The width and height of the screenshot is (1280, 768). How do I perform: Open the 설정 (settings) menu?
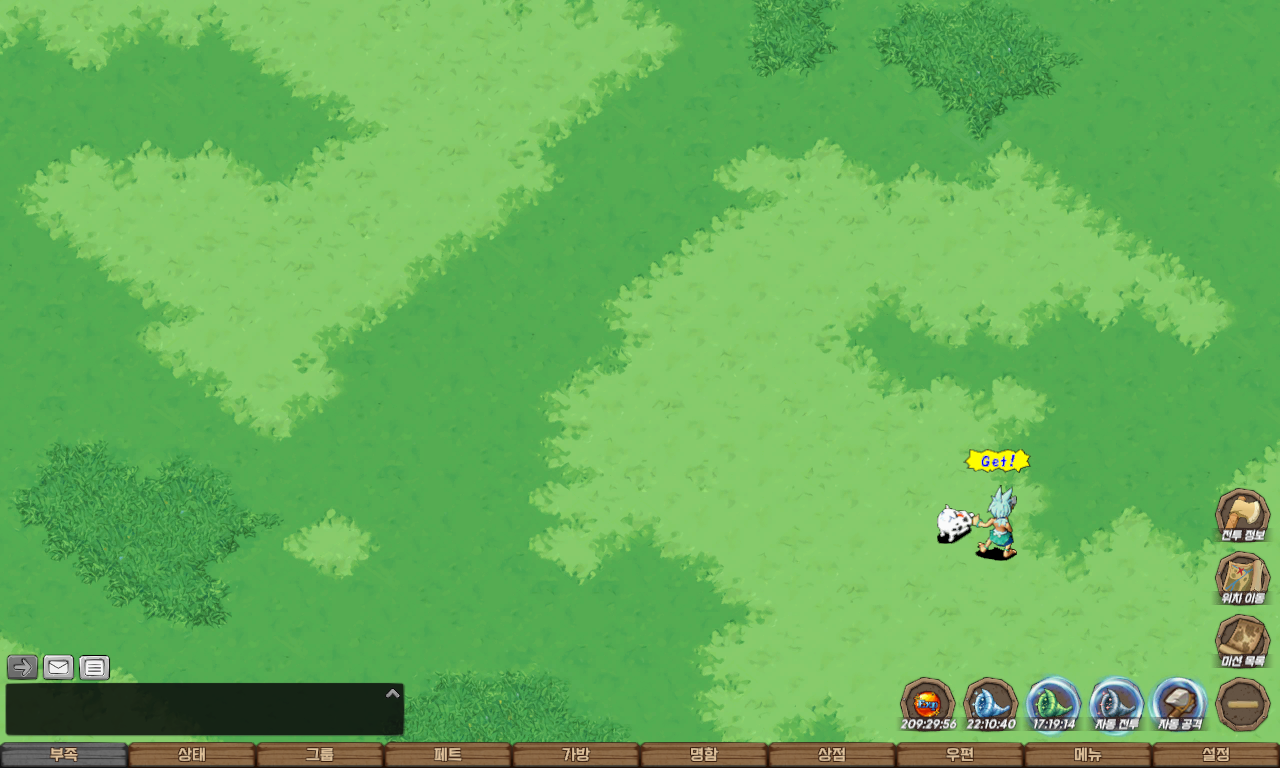click(1216, 755)
